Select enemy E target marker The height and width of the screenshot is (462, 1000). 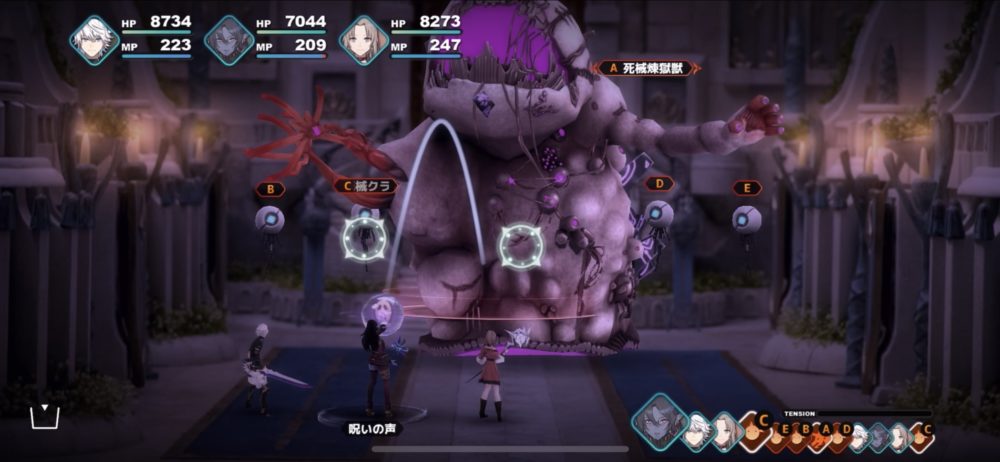[746, 187]
